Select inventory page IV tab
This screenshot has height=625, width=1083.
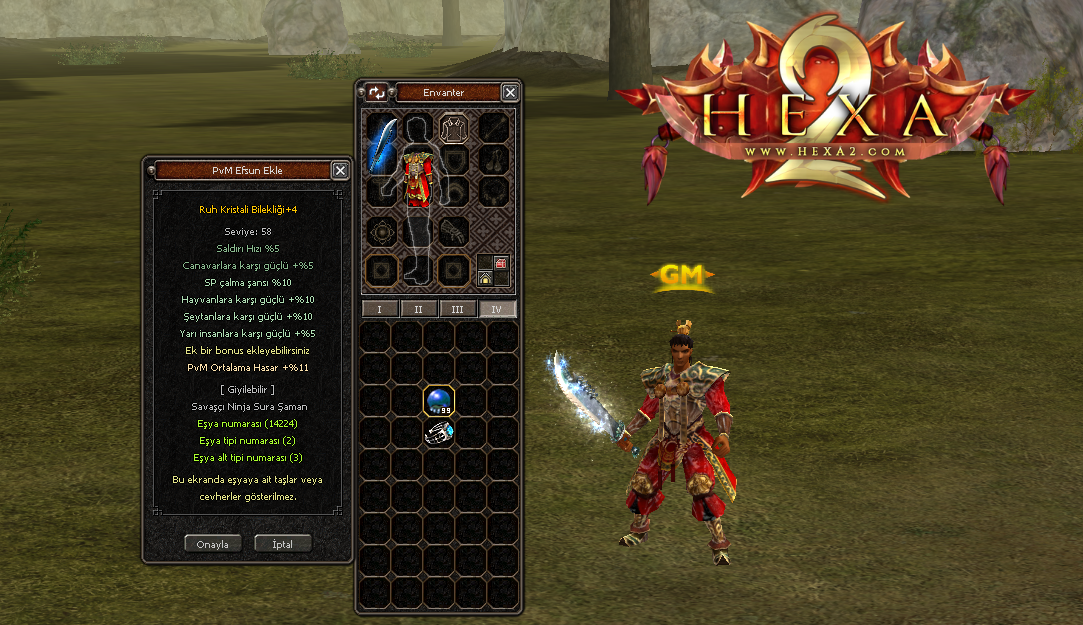497,309
